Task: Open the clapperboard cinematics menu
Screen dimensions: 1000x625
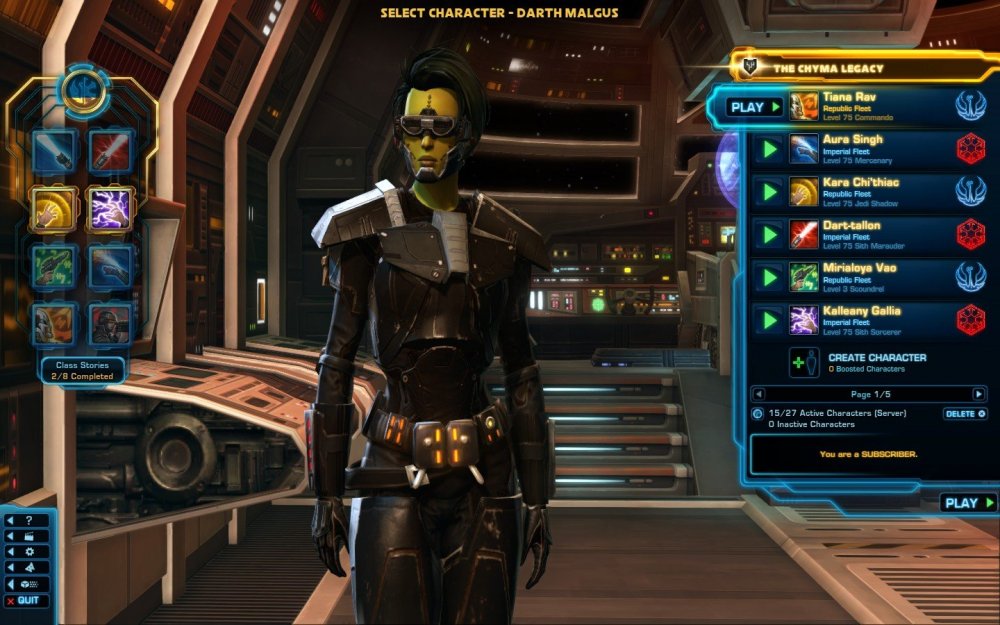Action: [28, 536]
